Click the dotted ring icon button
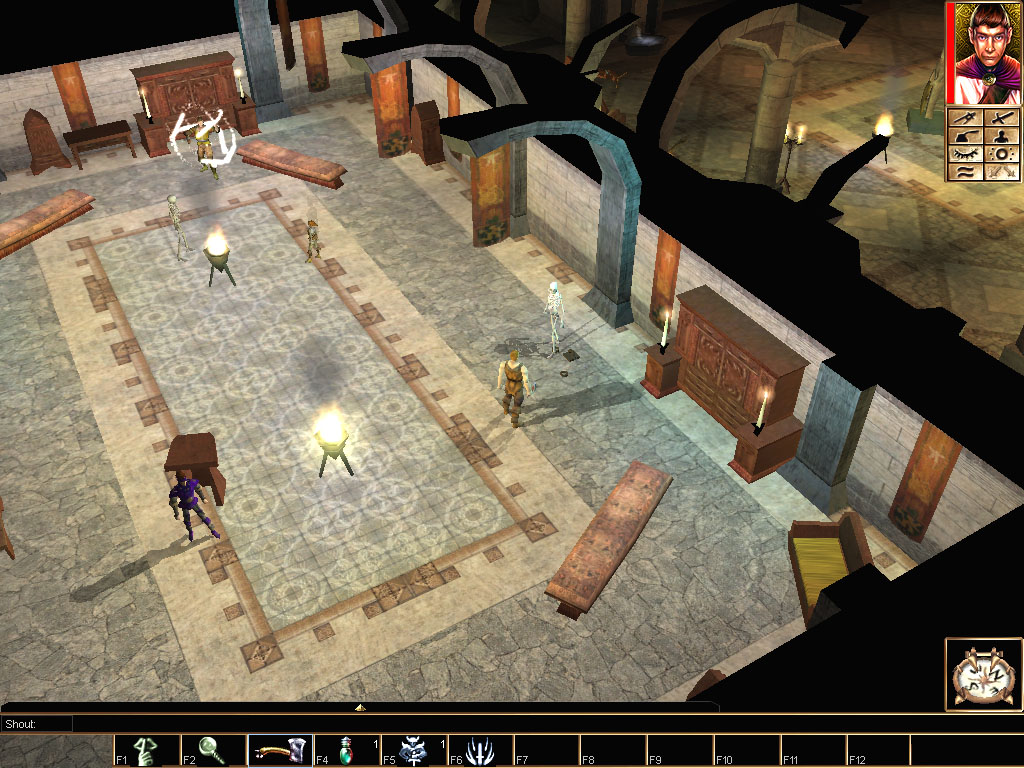The width and height of the screenshot is (1024, 768). [1002, 155]
